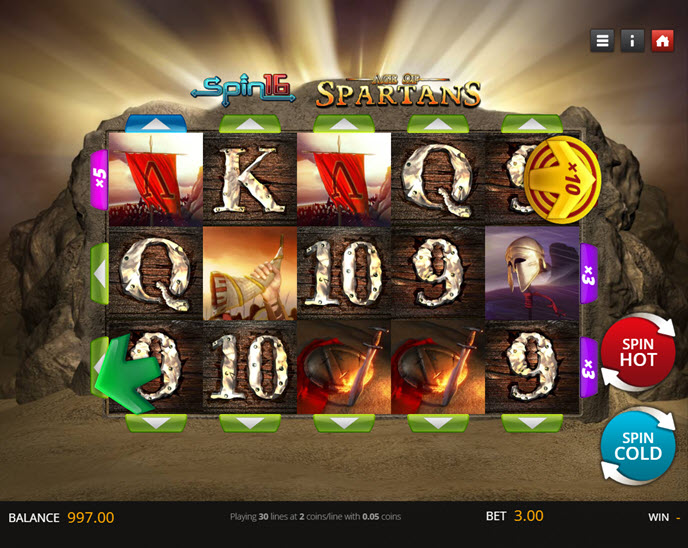The image size is (688, 548).
Task: Hit the red Spin Hot button
Action: (638, 351)
